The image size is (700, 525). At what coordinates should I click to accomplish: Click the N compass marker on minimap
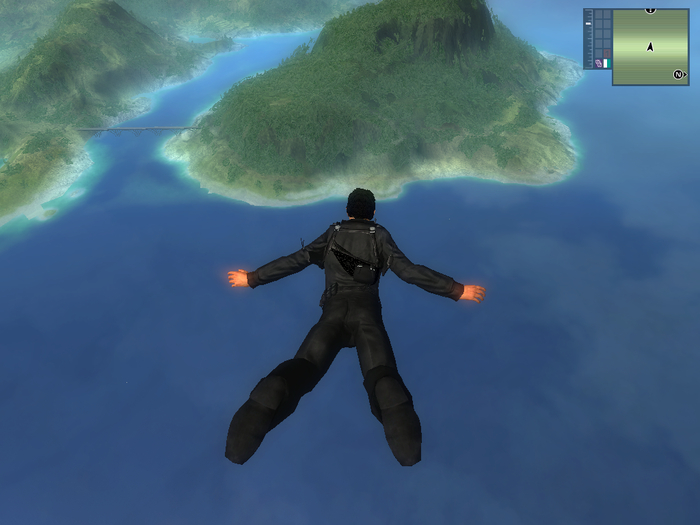click(x=678, y=74)
